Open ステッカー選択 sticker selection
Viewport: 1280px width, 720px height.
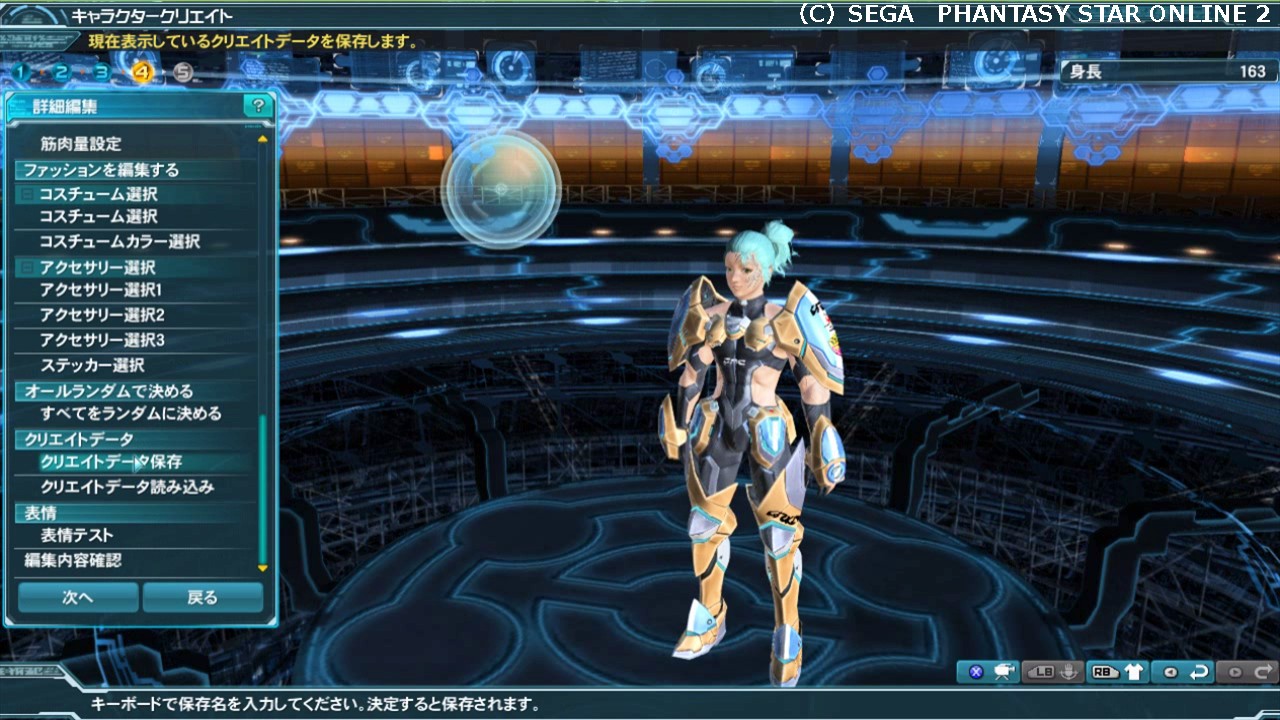pyautogui.click(x=92, y=365)
